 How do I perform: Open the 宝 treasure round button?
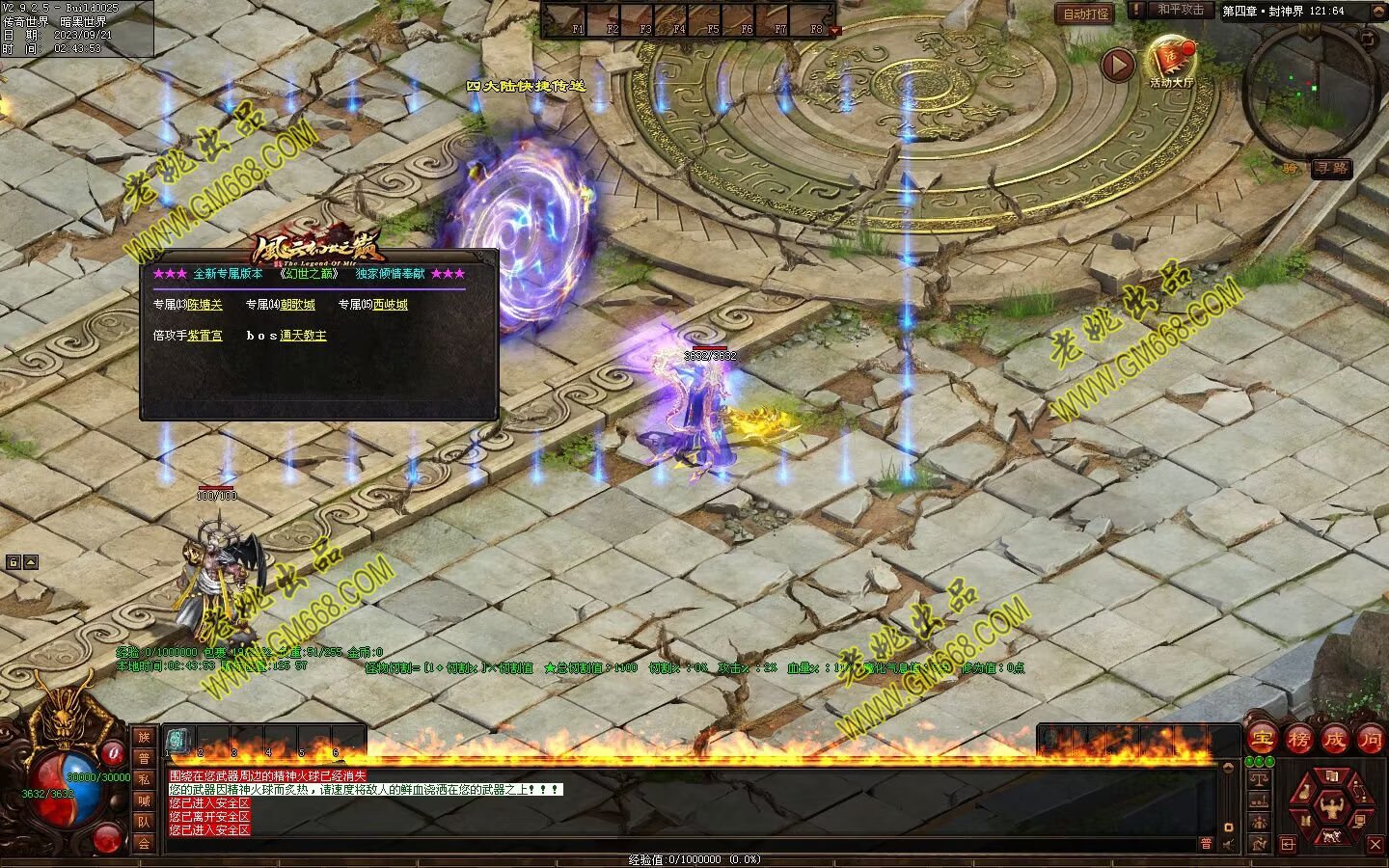(1263, 740)
